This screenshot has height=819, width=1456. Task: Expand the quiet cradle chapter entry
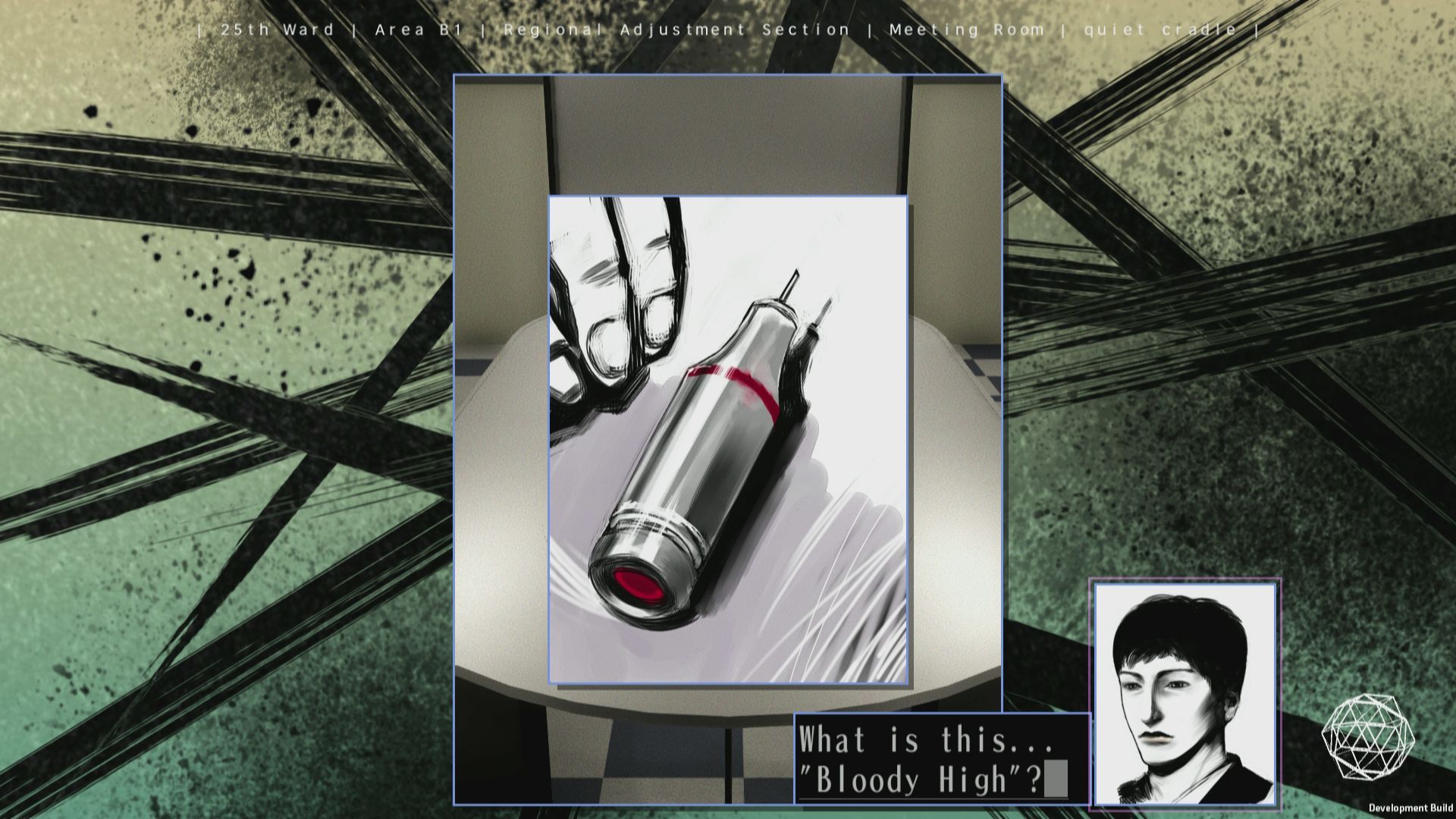[x=1160, y=30]
